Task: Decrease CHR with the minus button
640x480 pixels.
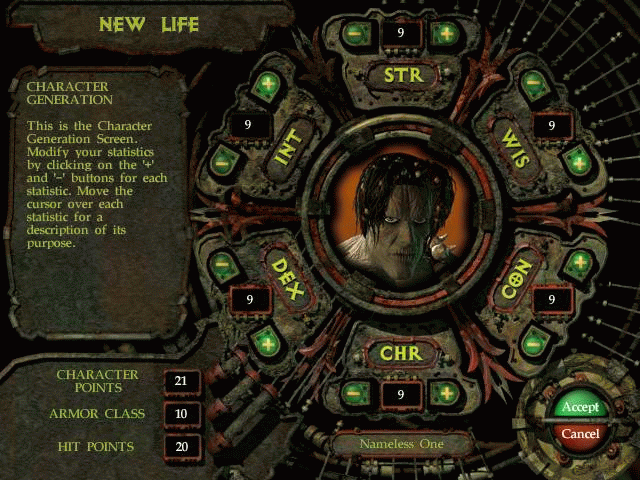Action: 356,393
